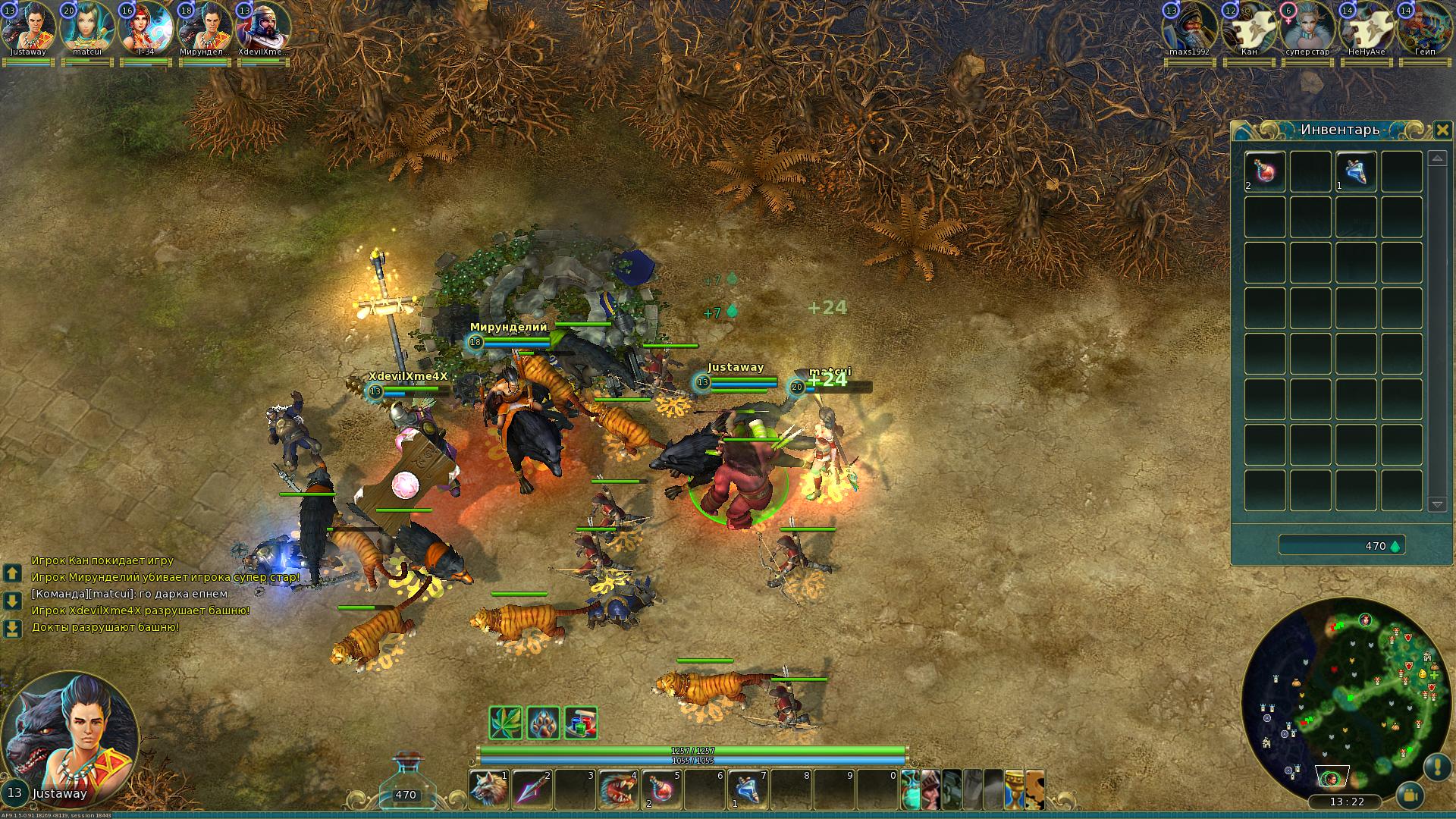Select the blue potion in the inventory

click(x=1356, y=171)
